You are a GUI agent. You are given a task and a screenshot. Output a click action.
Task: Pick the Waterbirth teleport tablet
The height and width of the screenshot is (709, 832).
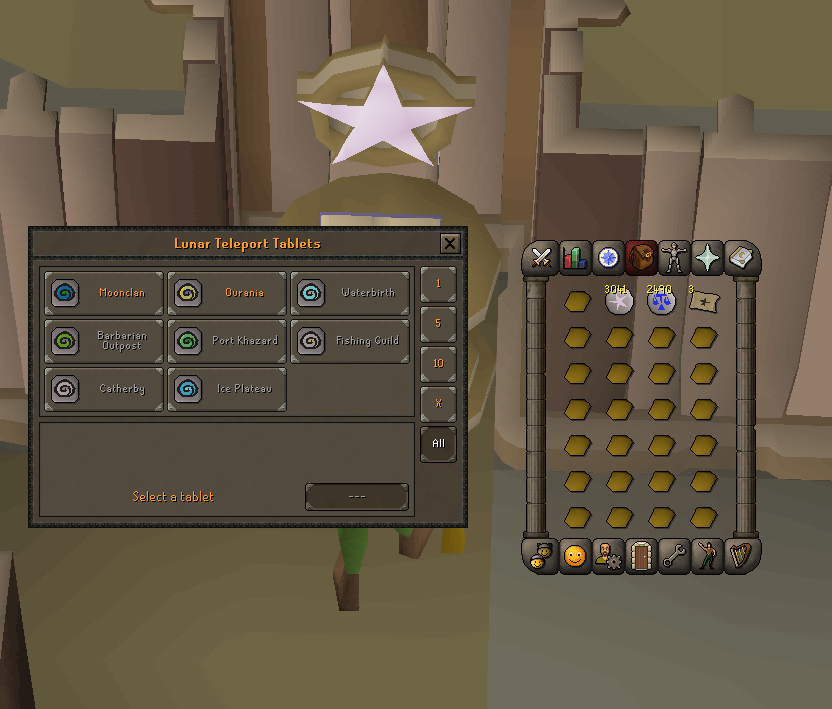(x=351, y=293)
